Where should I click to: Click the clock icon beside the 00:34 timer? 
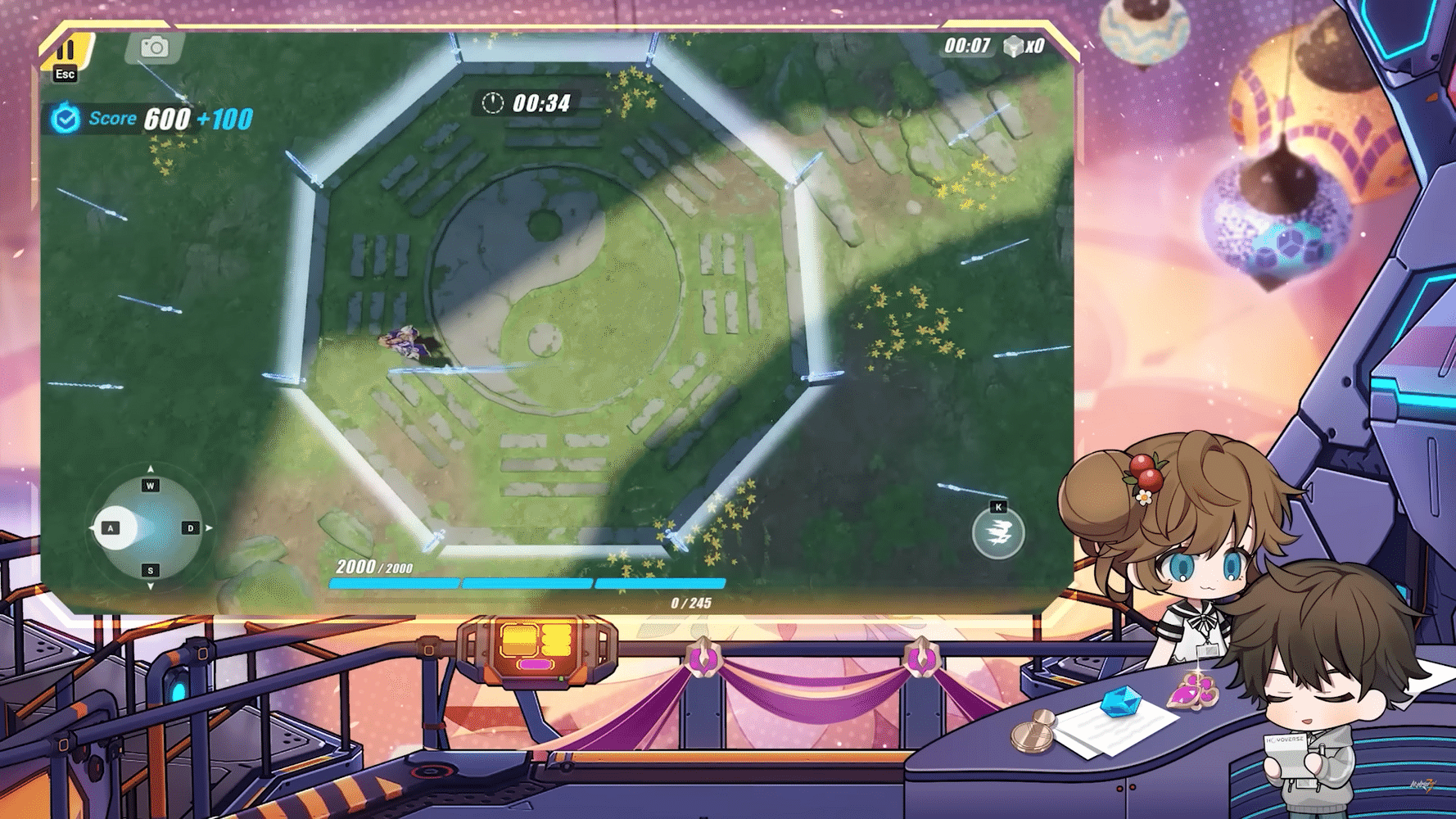click(491, 105)
